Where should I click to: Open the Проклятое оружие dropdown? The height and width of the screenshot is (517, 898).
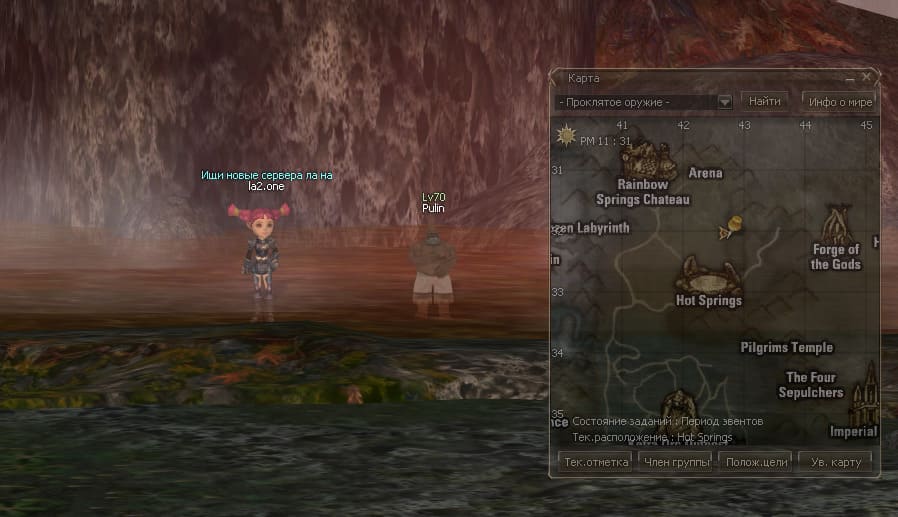[725, 102]
